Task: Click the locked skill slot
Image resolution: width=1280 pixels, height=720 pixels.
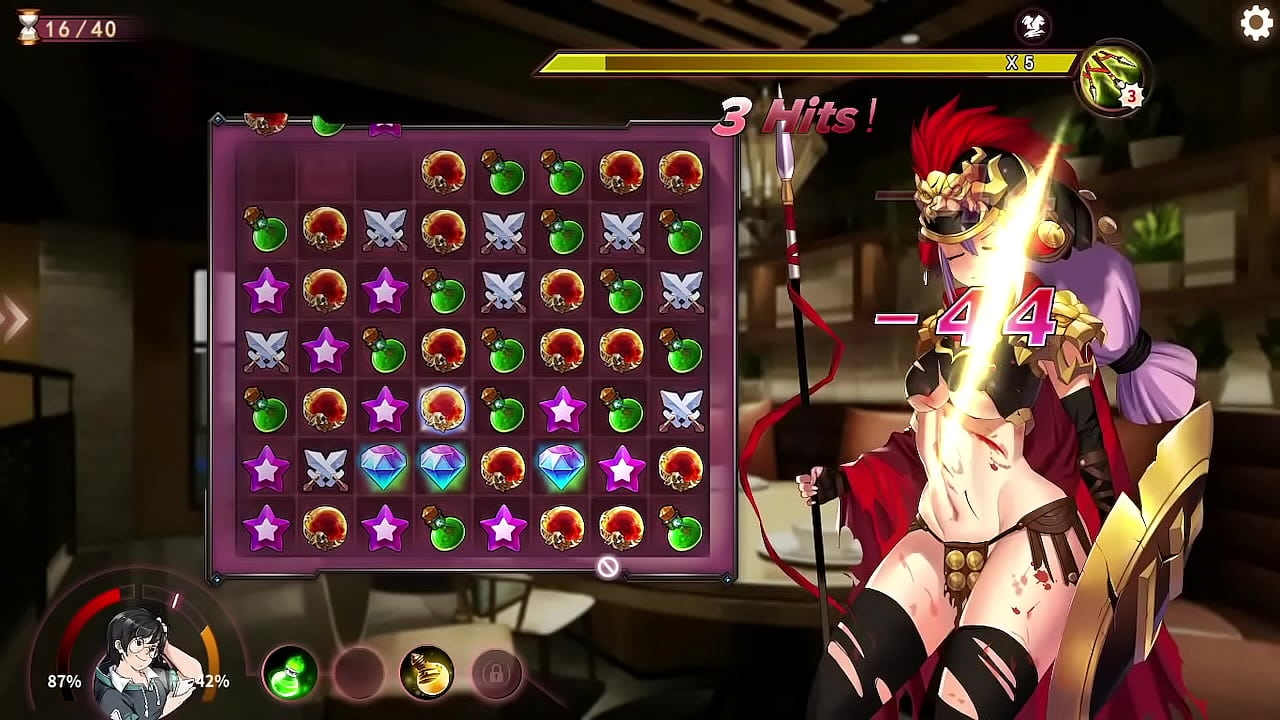Action: [x=495, y=673]
